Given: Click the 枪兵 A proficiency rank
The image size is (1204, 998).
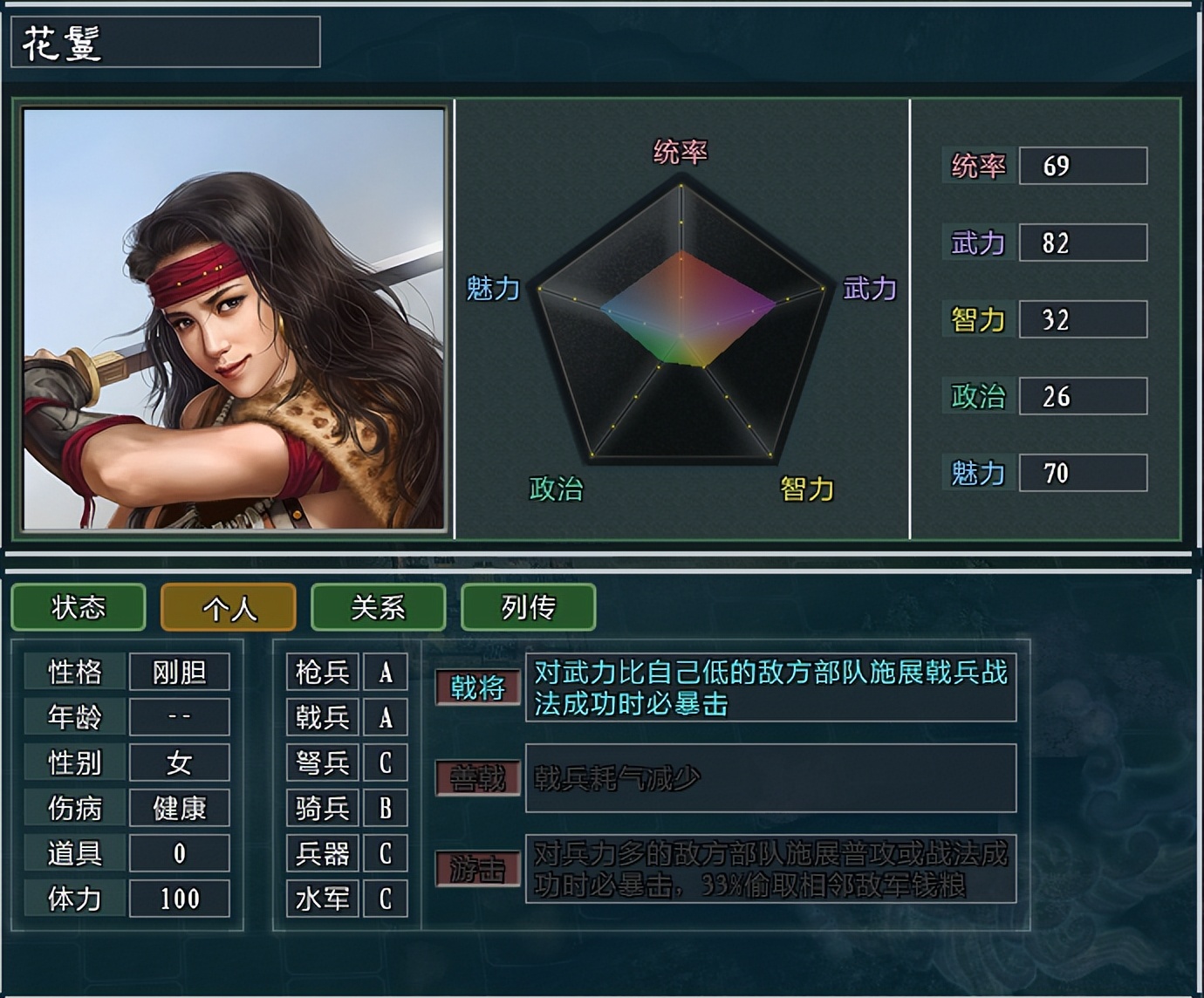Looking at the screenshot, I should 385,673.
